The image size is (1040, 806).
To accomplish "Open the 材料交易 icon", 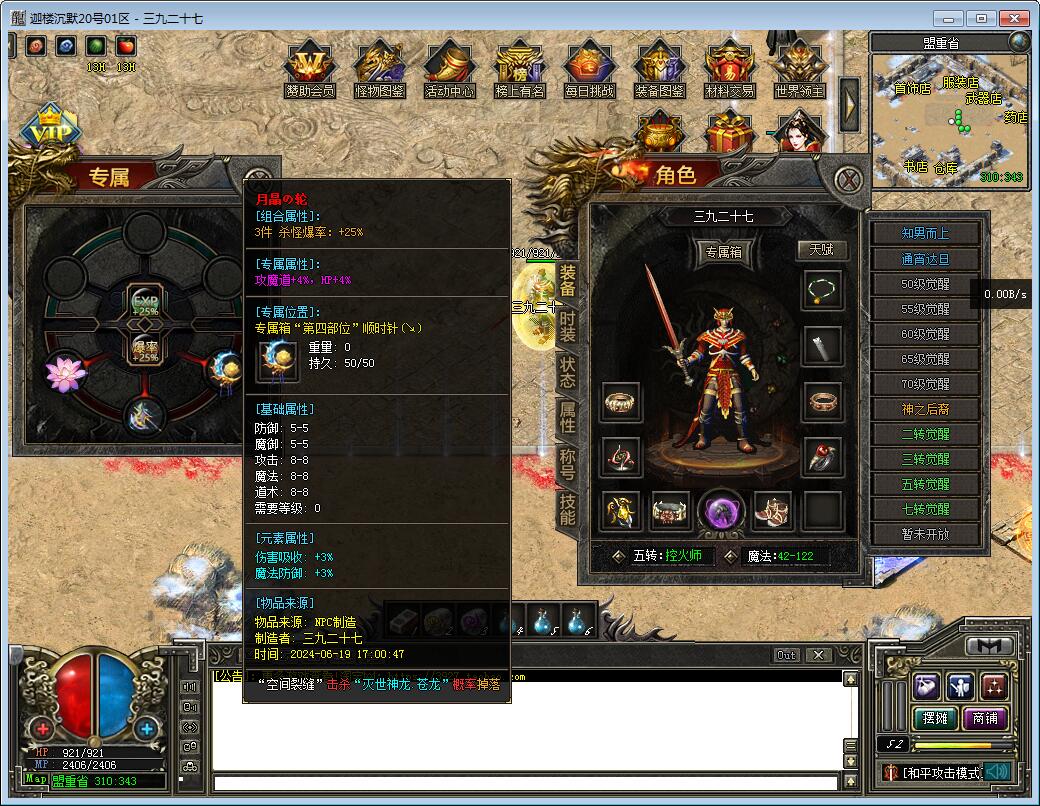I will [x=729, y=68].
